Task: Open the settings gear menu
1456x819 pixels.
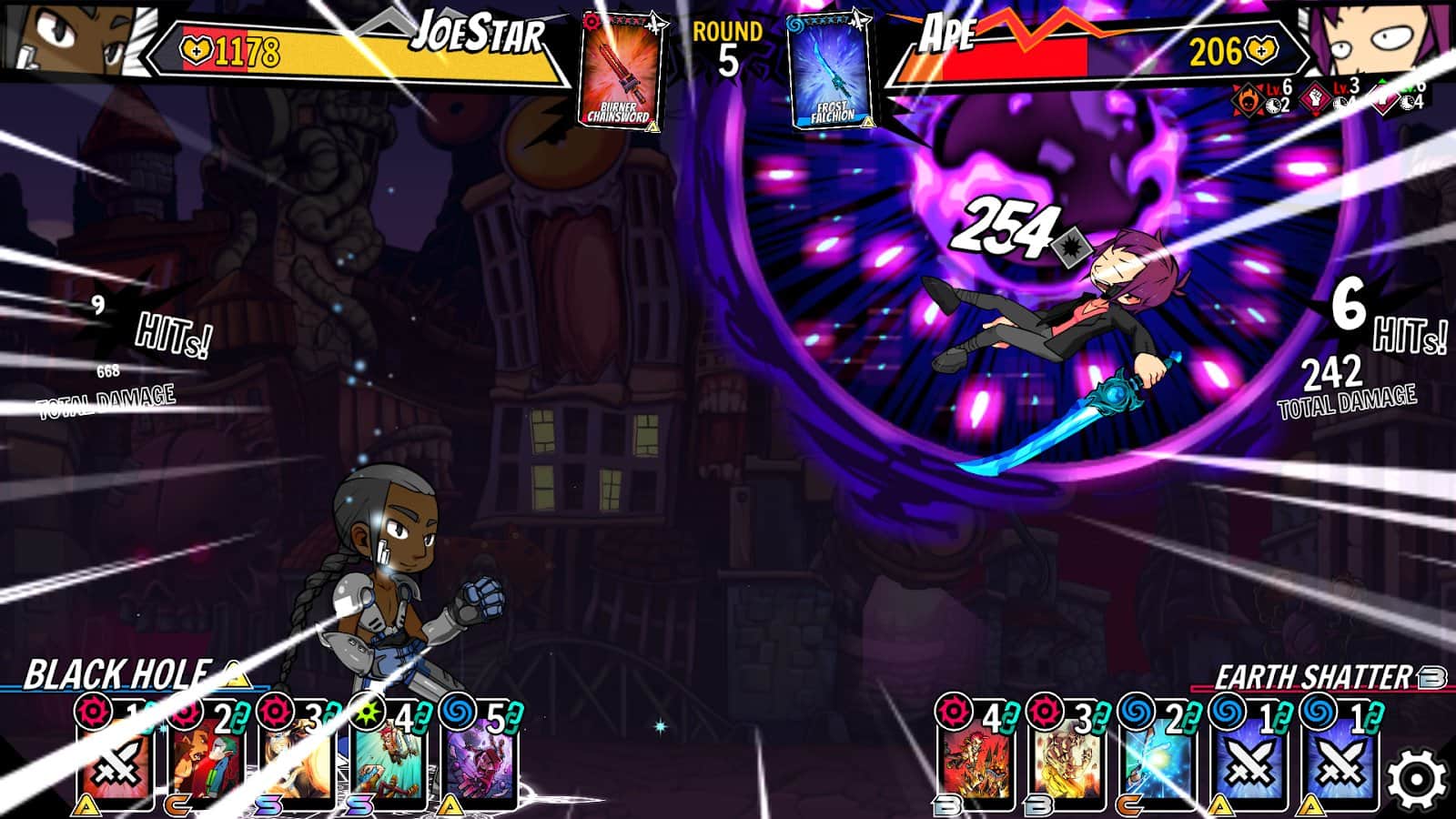Action: (1417, 780)
